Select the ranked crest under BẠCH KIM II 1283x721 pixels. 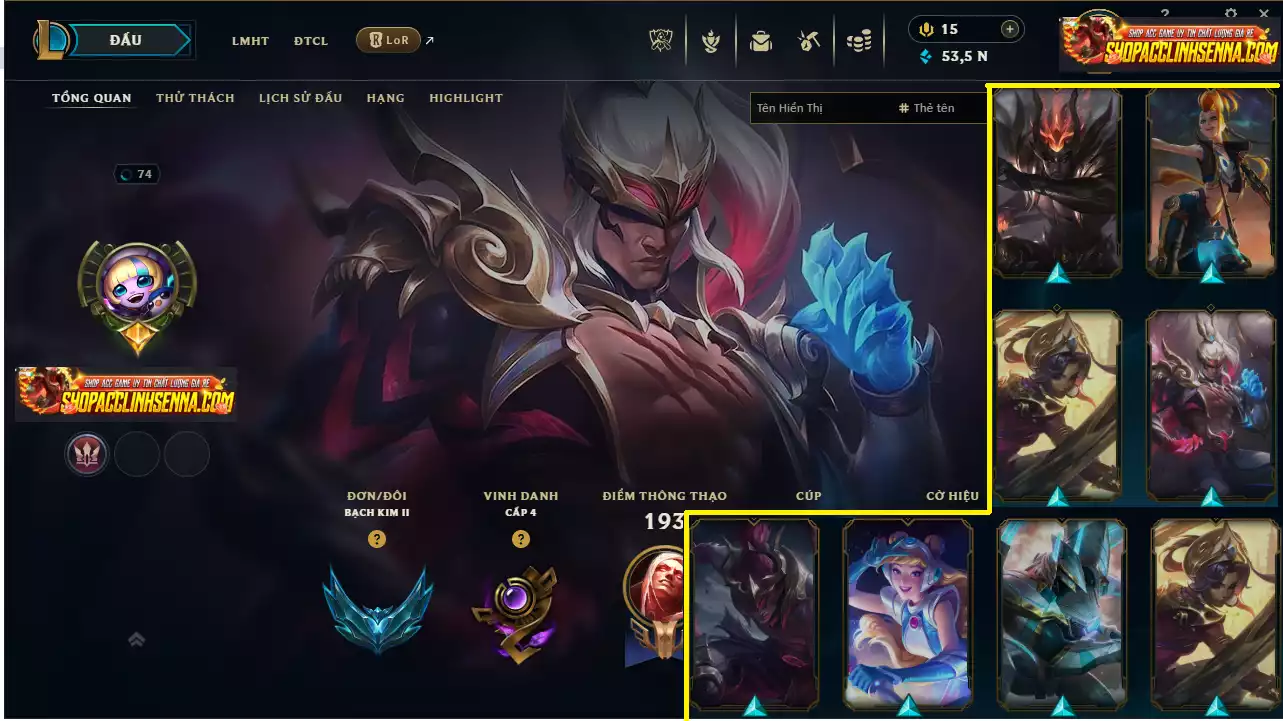pyautogui.click(x=377, y=610)
